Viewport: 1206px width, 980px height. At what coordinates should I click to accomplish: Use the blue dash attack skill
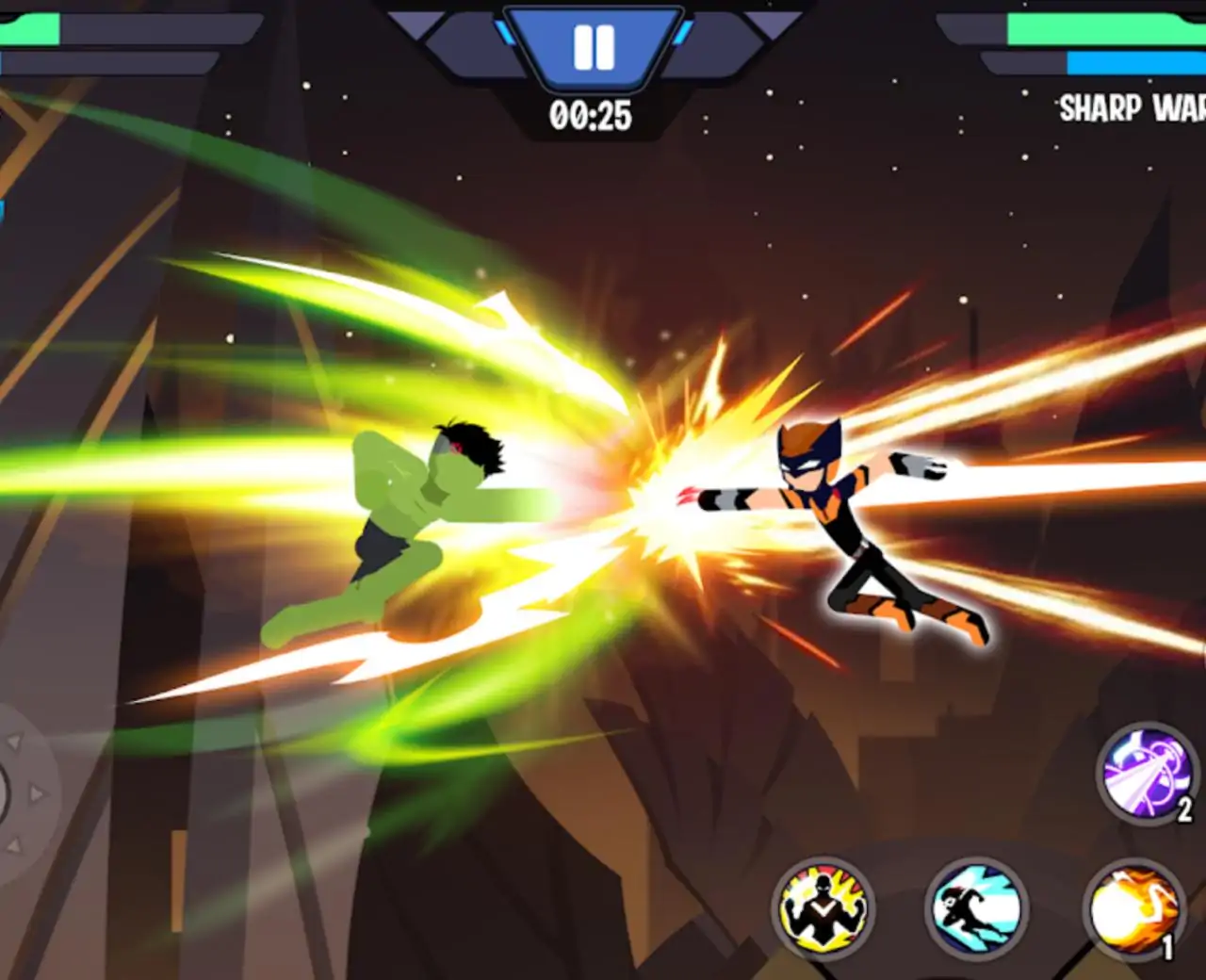tap(975, 908)
